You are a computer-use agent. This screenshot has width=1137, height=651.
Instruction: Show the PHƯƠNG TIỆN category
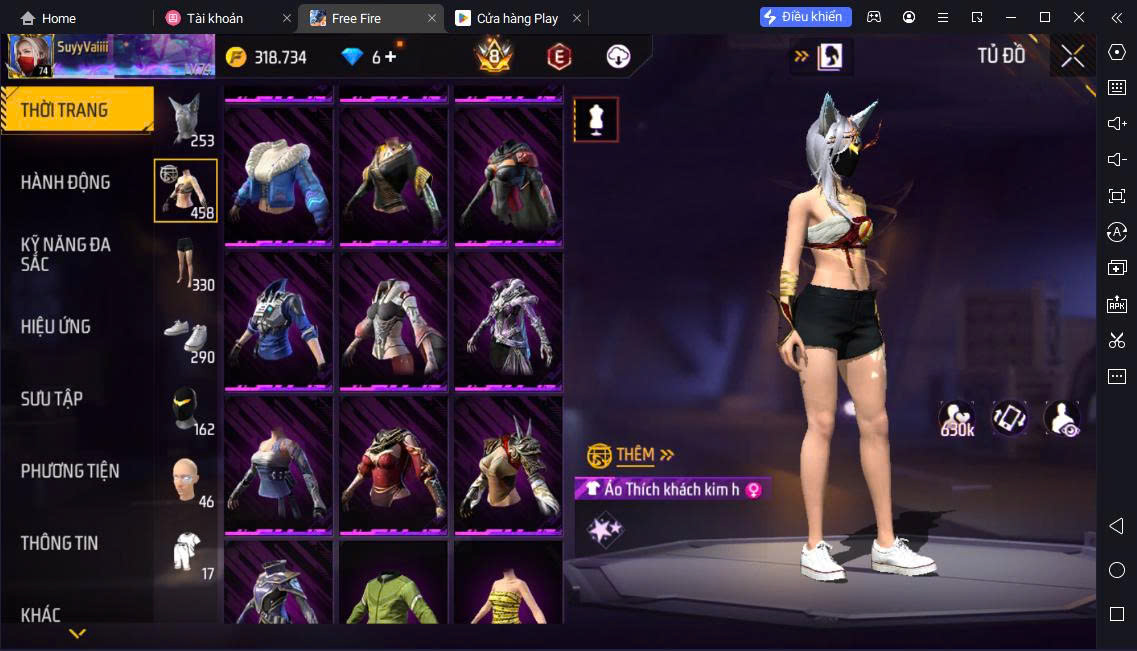[x=70, y=471]
